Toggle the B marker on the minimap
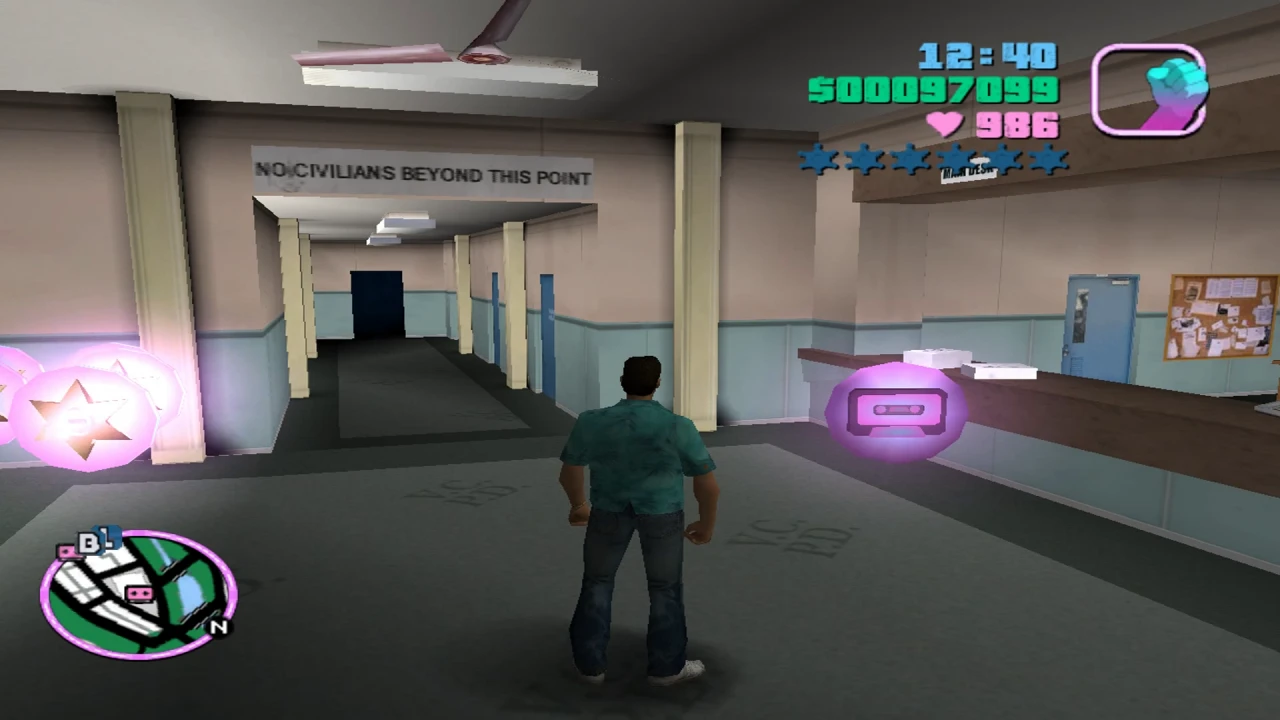The image size is (1280, 720). (90, 540)
